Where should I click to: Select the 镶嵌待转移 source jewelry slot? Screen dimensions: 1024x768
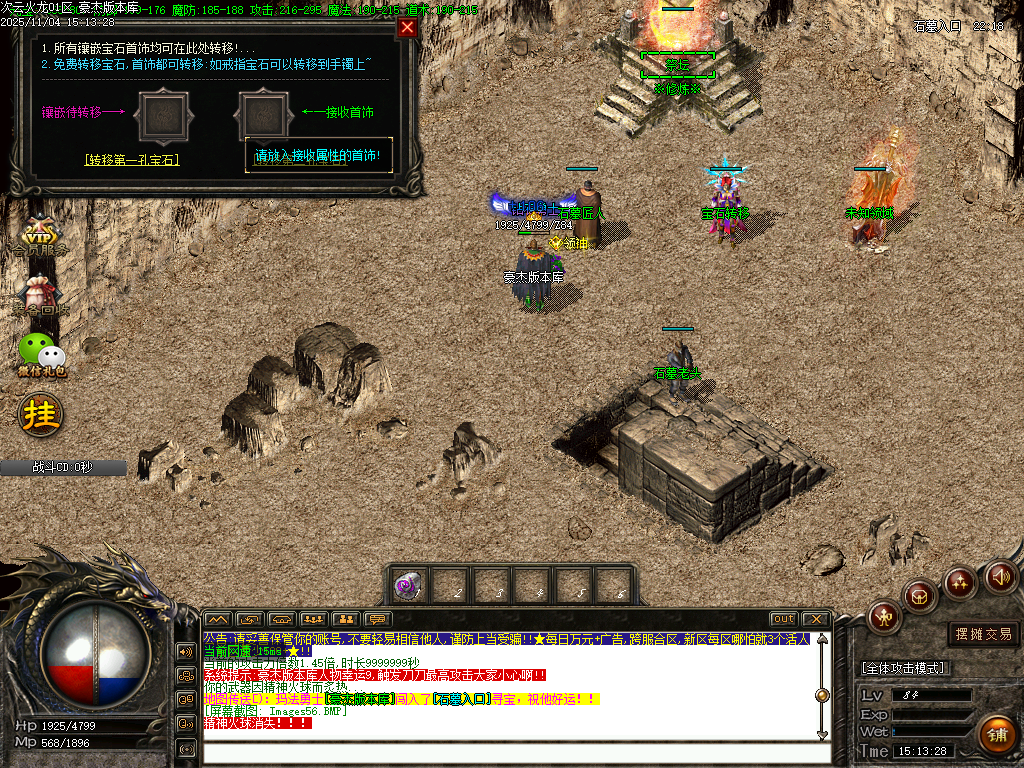161,116
